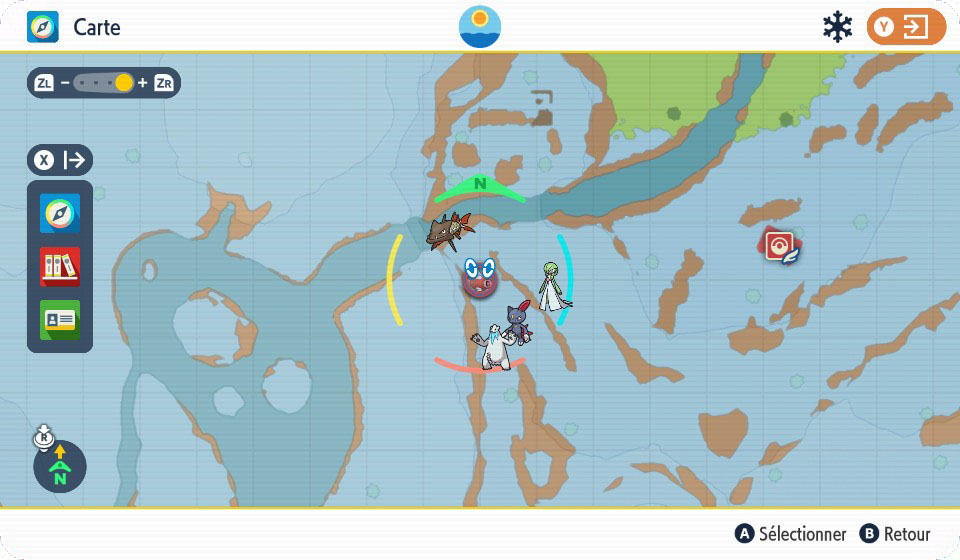Exit the map with the orange button
960x560 pixels.
[x=905, y=27]
